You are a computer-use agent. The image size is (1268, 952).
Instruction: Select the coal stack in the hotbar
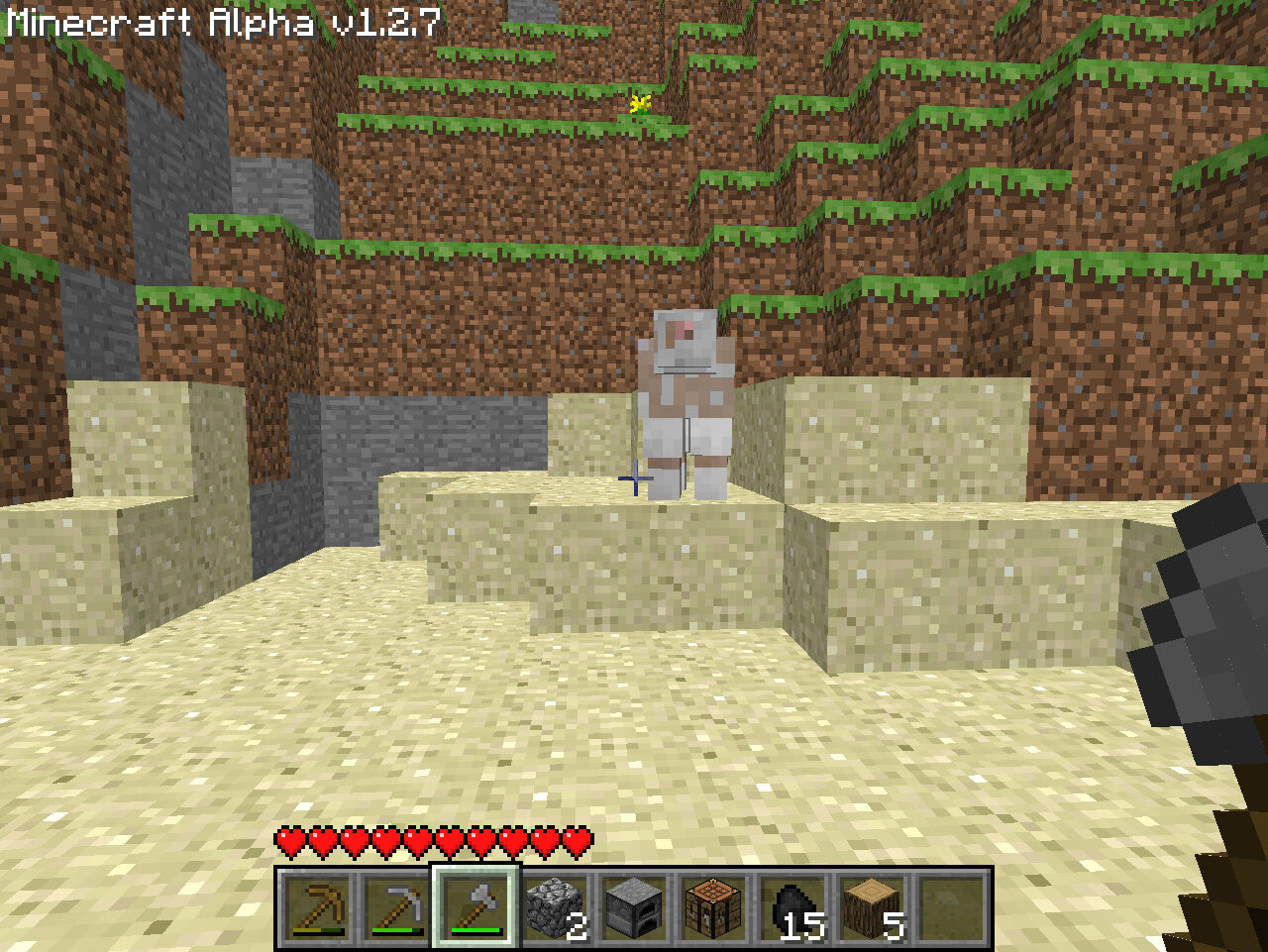click(x=792, y=906)
